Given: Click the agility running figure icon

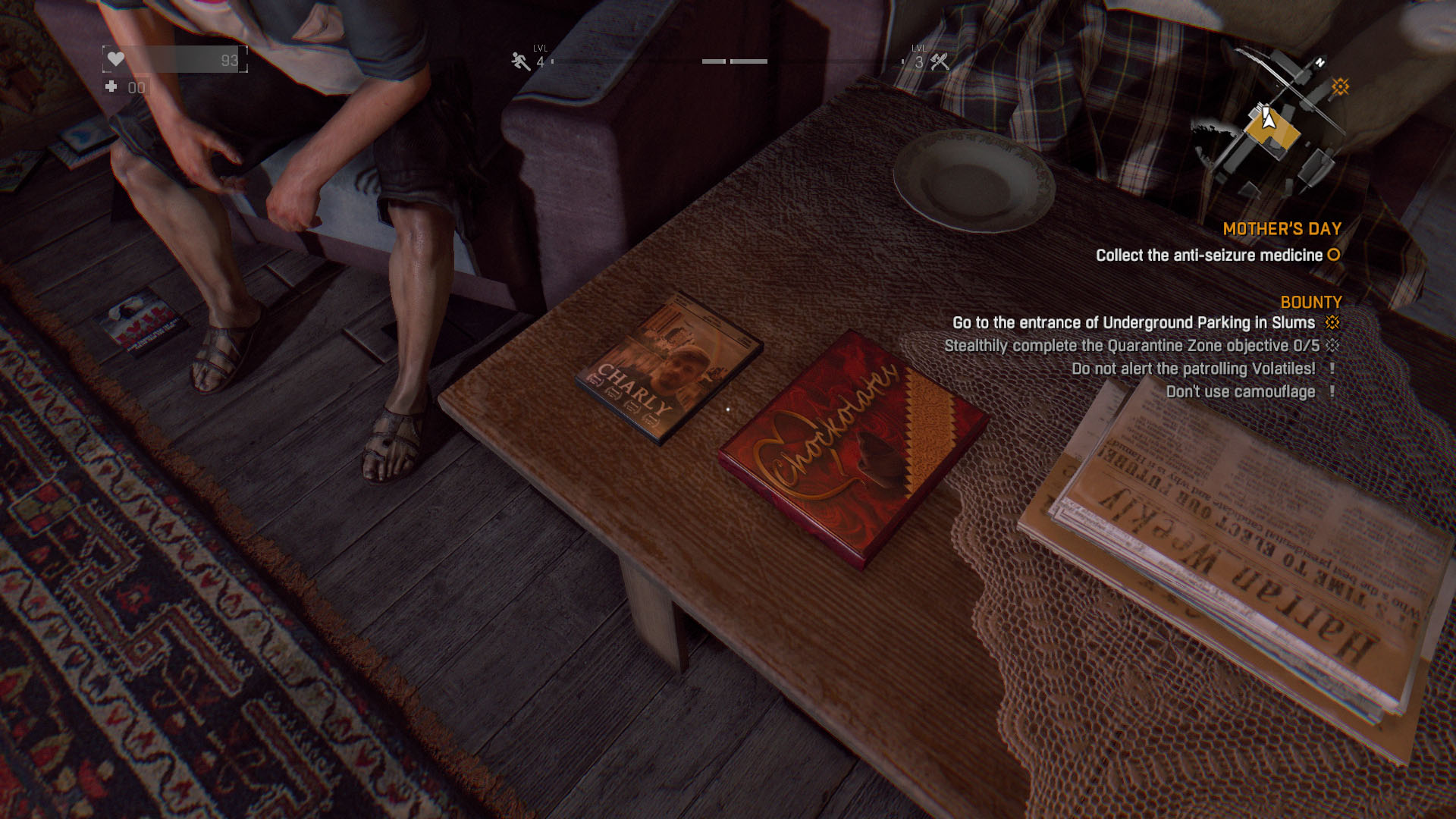Looking at the screenshot, I should (x=520, y=61).
